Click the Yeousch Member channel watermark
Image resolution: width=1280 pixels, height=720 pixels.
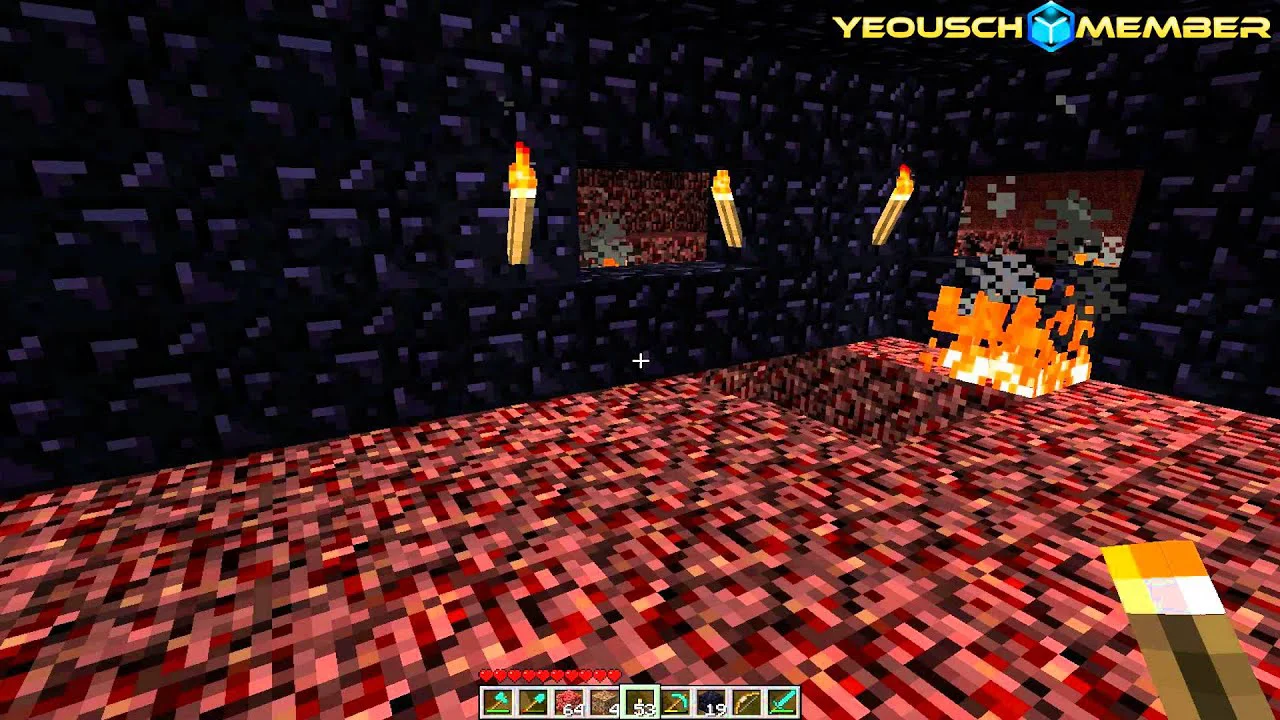click(1051, 27)
